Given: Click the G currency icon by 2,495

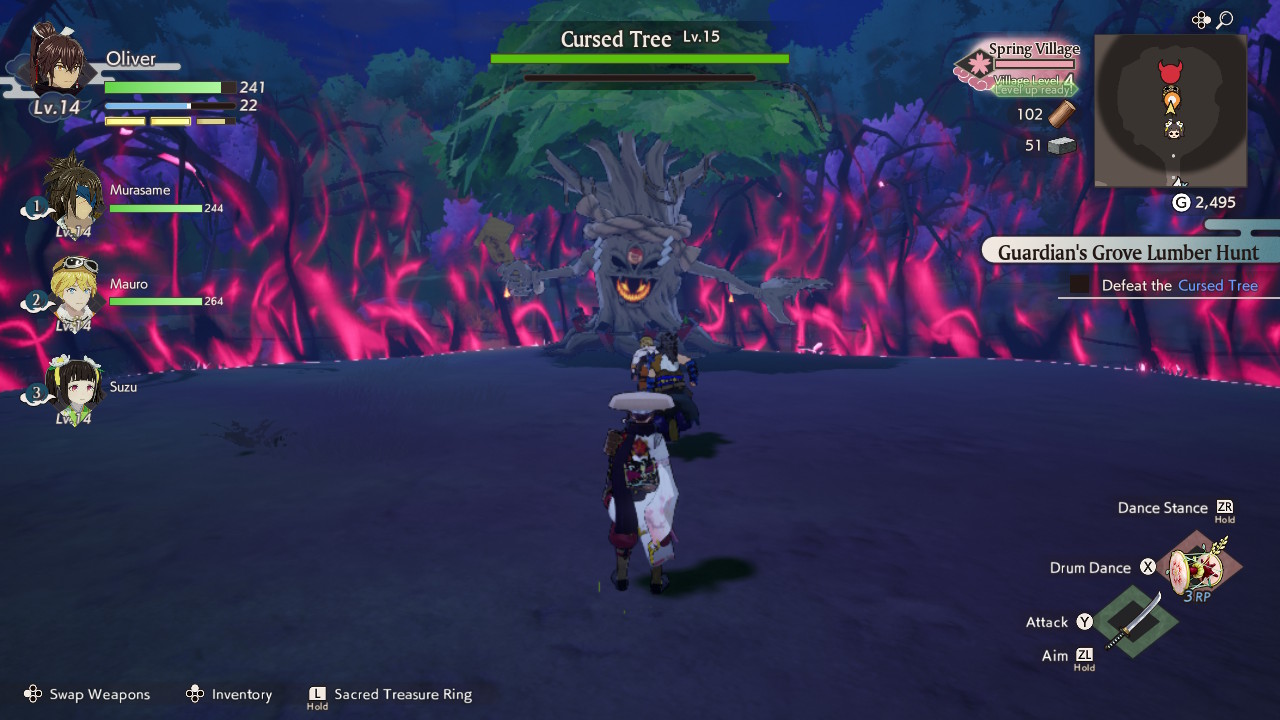Looking at the screenshot, I should [1180, 201].
